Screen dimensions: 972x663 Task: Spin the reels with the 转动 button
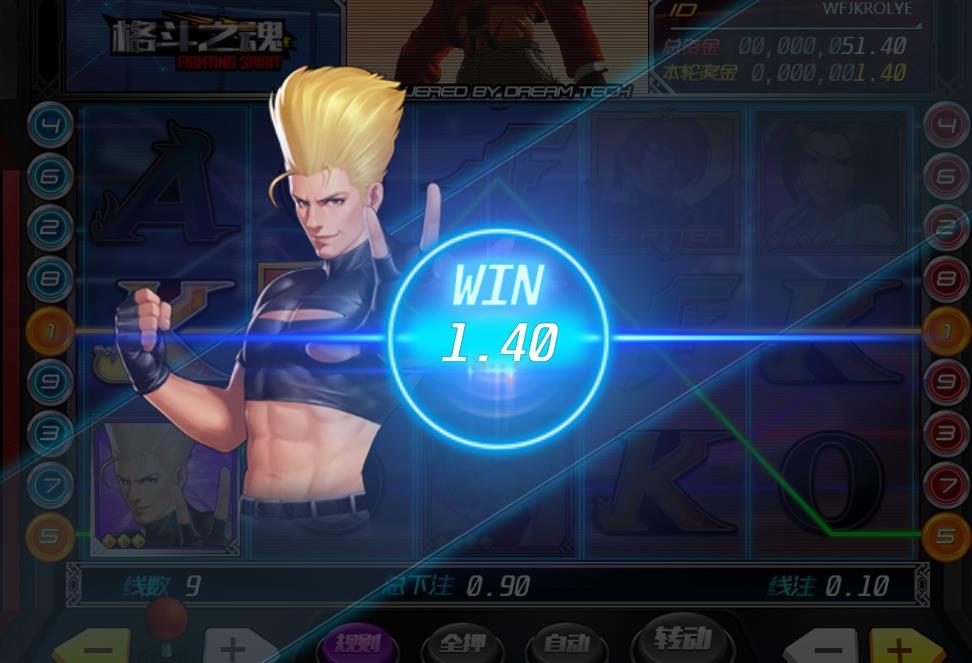click(x=682, y=640)
